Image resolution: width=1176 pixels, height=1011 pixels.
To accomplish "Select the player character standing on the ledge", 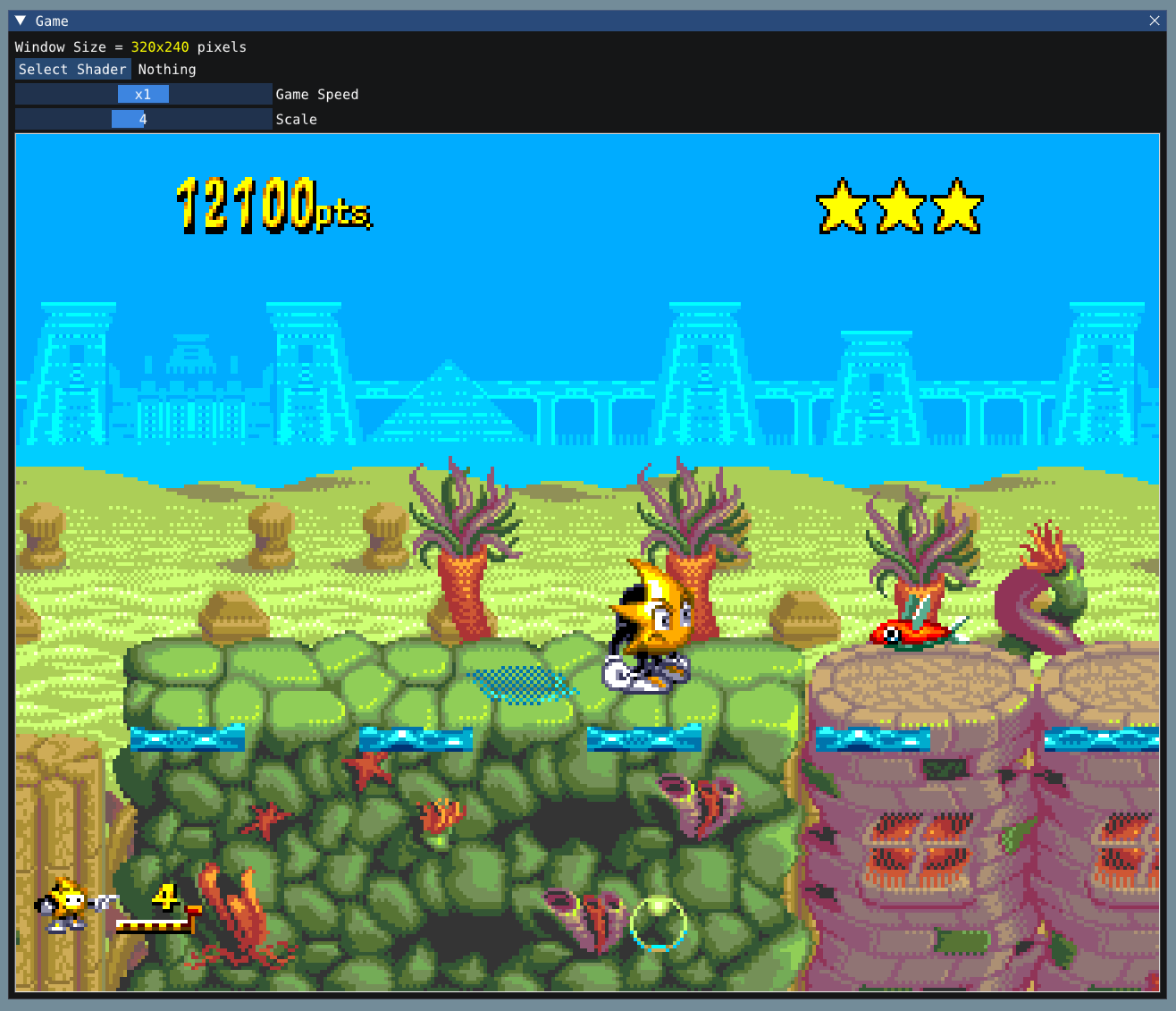I will point(648,626).
